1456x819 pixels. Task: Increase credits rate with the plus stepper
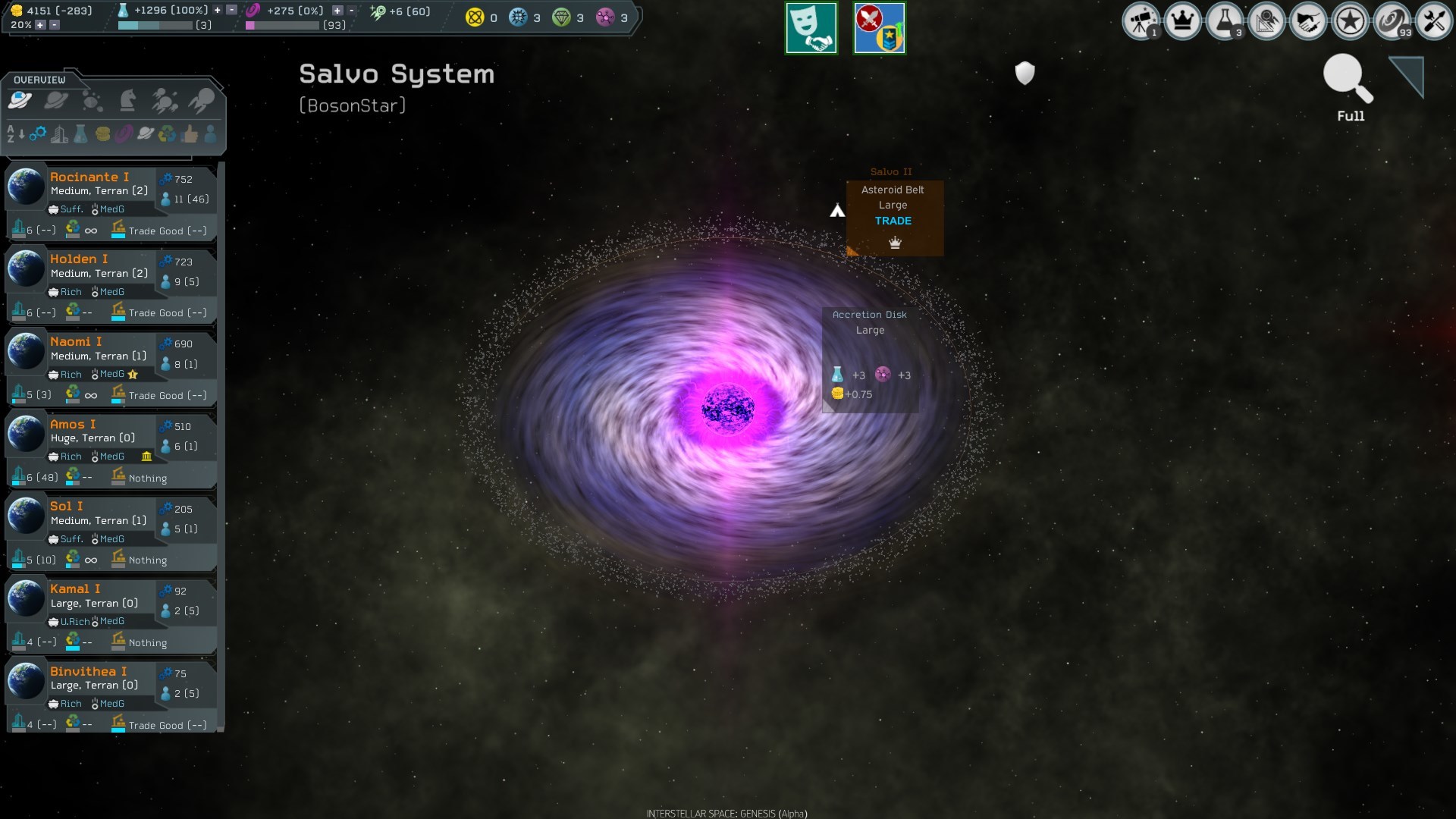click(x=40, y=24)
